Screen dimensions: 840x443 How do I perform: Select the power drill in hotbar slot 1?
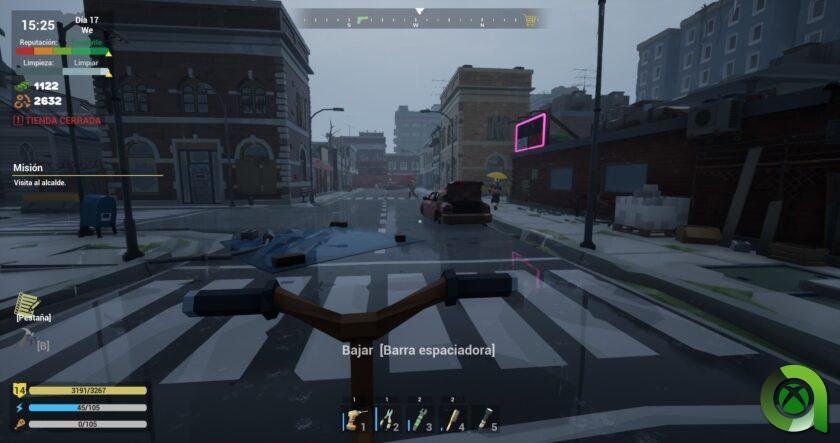coord(355,419)
